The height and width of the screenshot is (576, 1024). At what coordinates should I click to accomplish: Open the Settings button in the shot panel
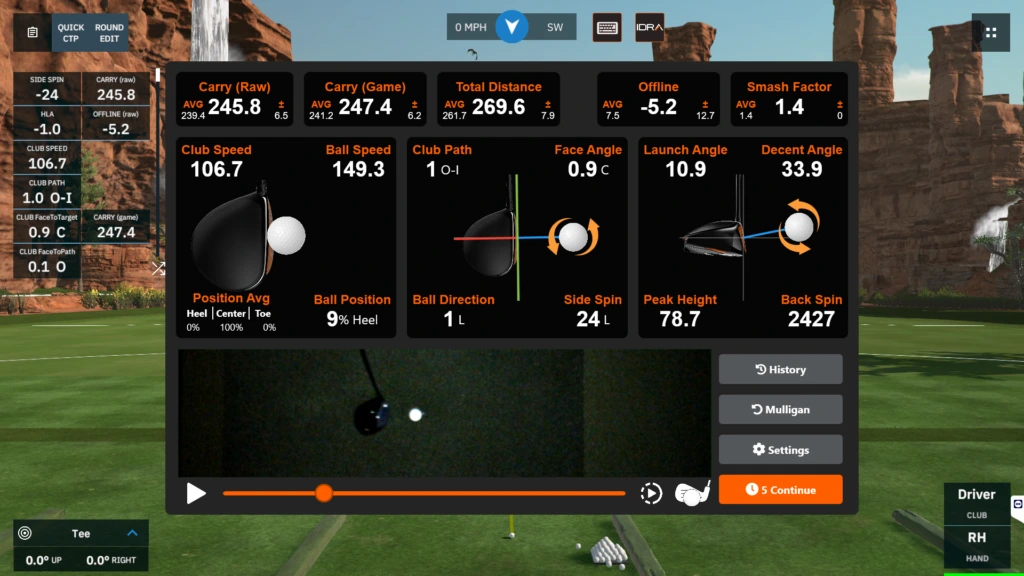[x=780, y=450]
